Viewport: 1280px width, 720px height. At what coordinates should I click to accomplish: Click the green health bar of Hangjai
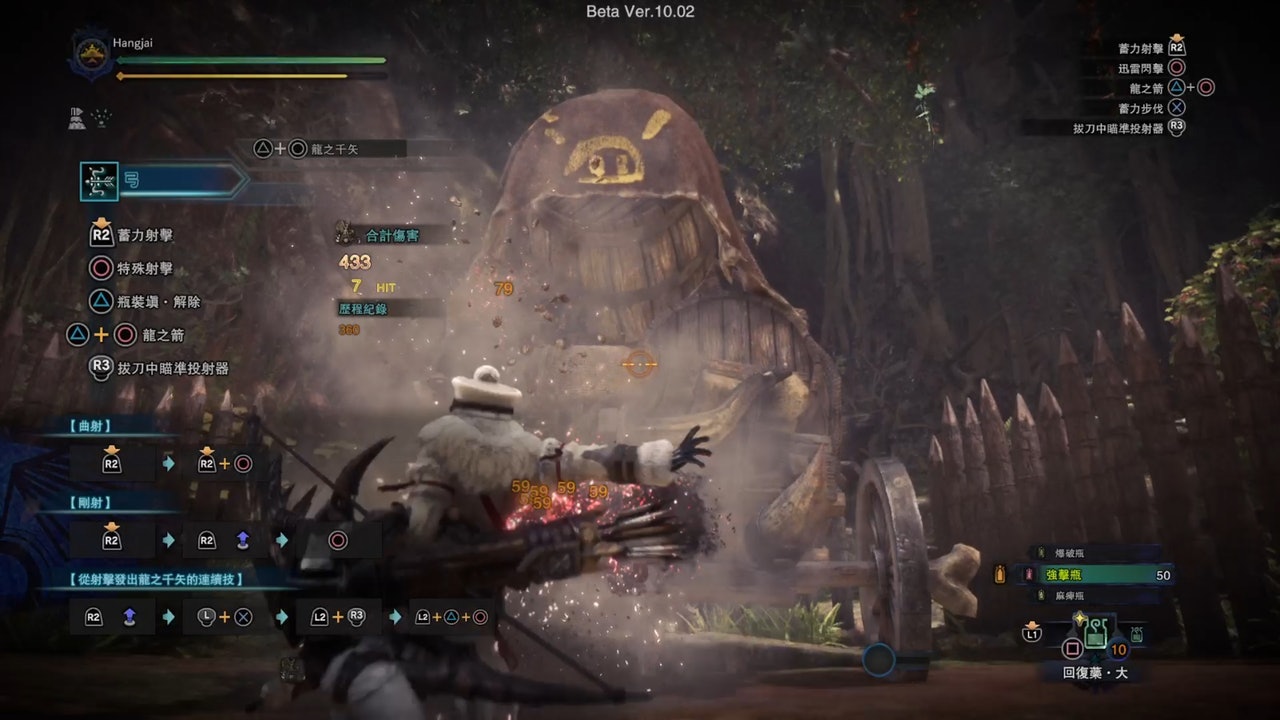click(x=250, y=60)
